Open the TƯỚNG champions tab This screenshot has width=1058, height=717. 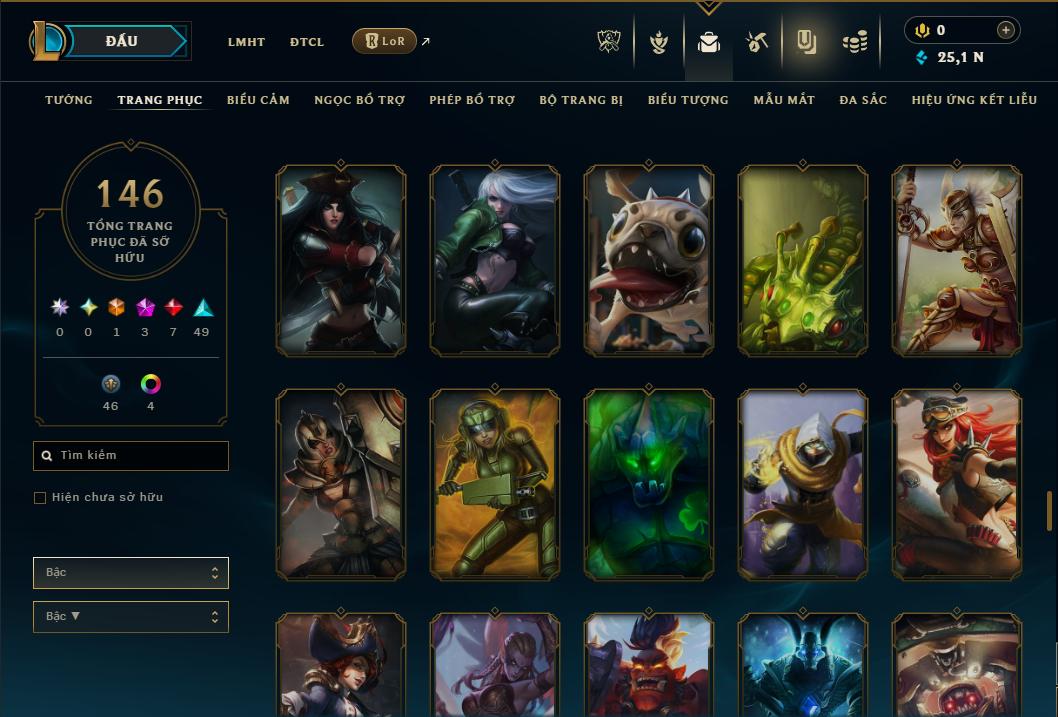coord(69,100)
